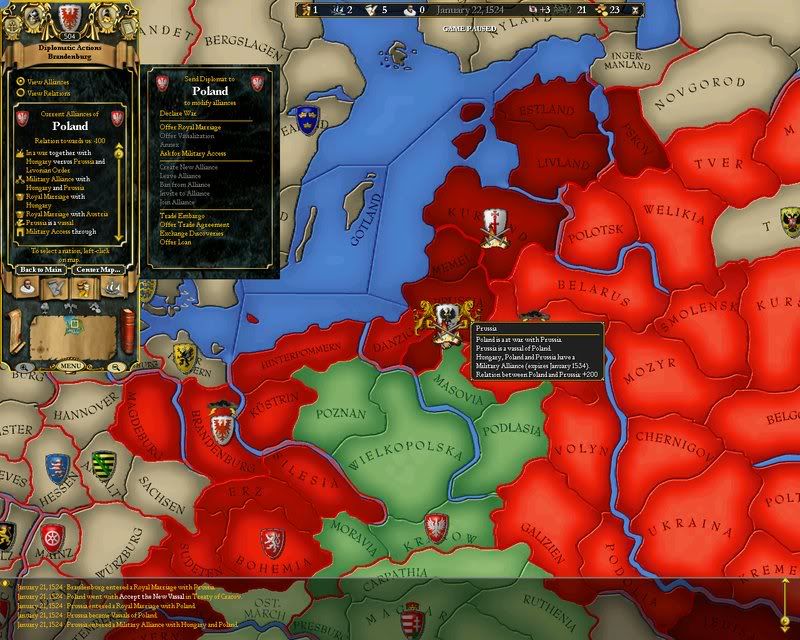Click the sailing ship icon button

(x=110, y=289)
